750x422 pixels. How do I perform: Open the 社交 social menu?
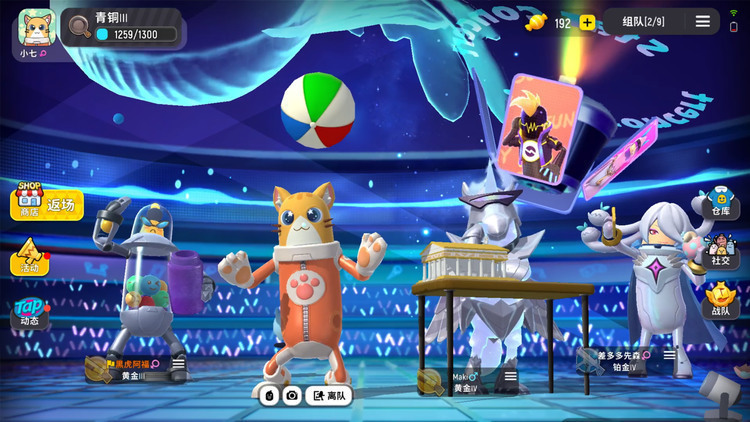[x=719, y=250]
